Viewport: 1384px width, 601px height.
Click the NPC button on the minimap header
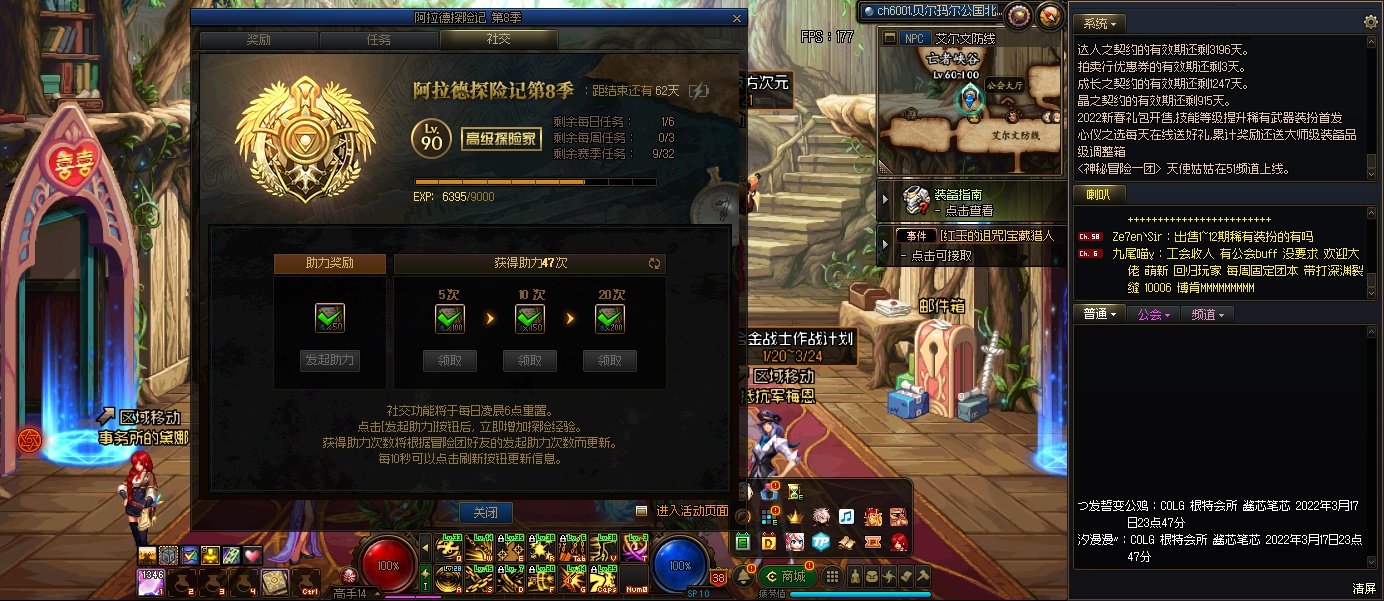(912, 38)
